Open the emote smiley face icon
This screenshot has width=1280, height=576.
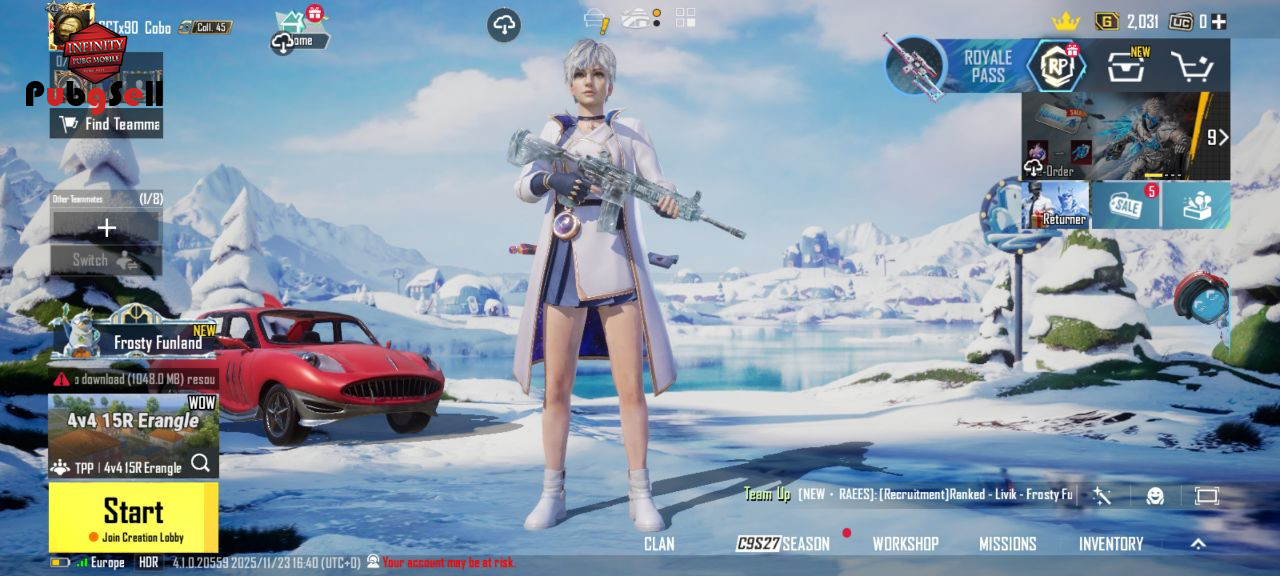1155,496
